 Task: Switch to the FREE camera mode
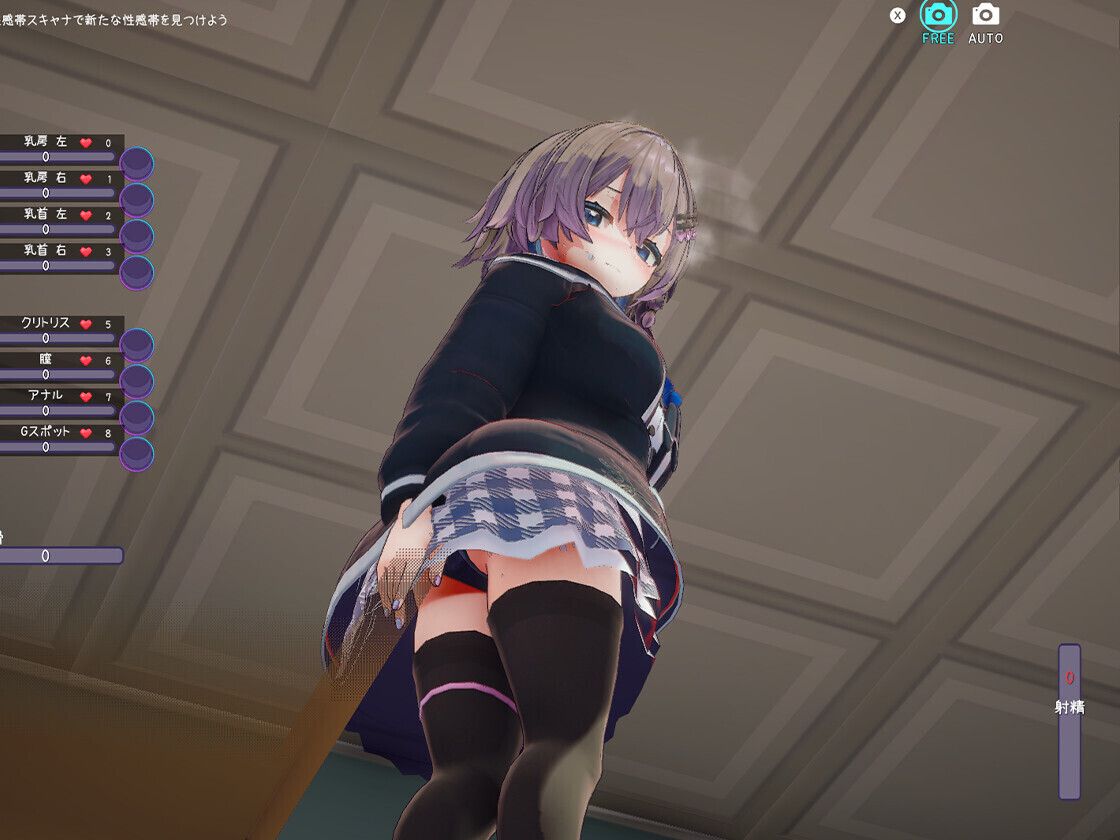(x=938, y=15)
